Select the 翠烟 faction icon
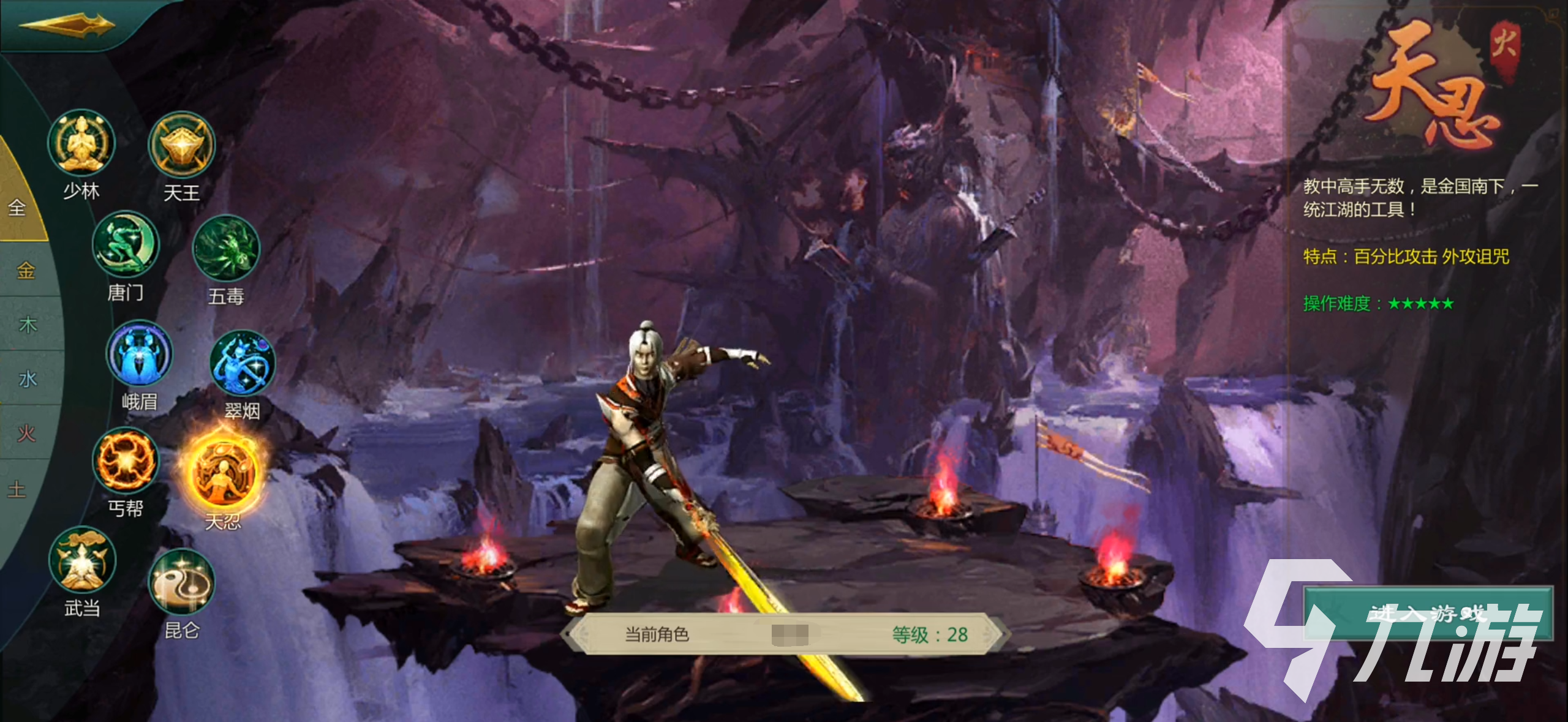Viewport: 1568px width, 722px height. click(x=243, y=364)
